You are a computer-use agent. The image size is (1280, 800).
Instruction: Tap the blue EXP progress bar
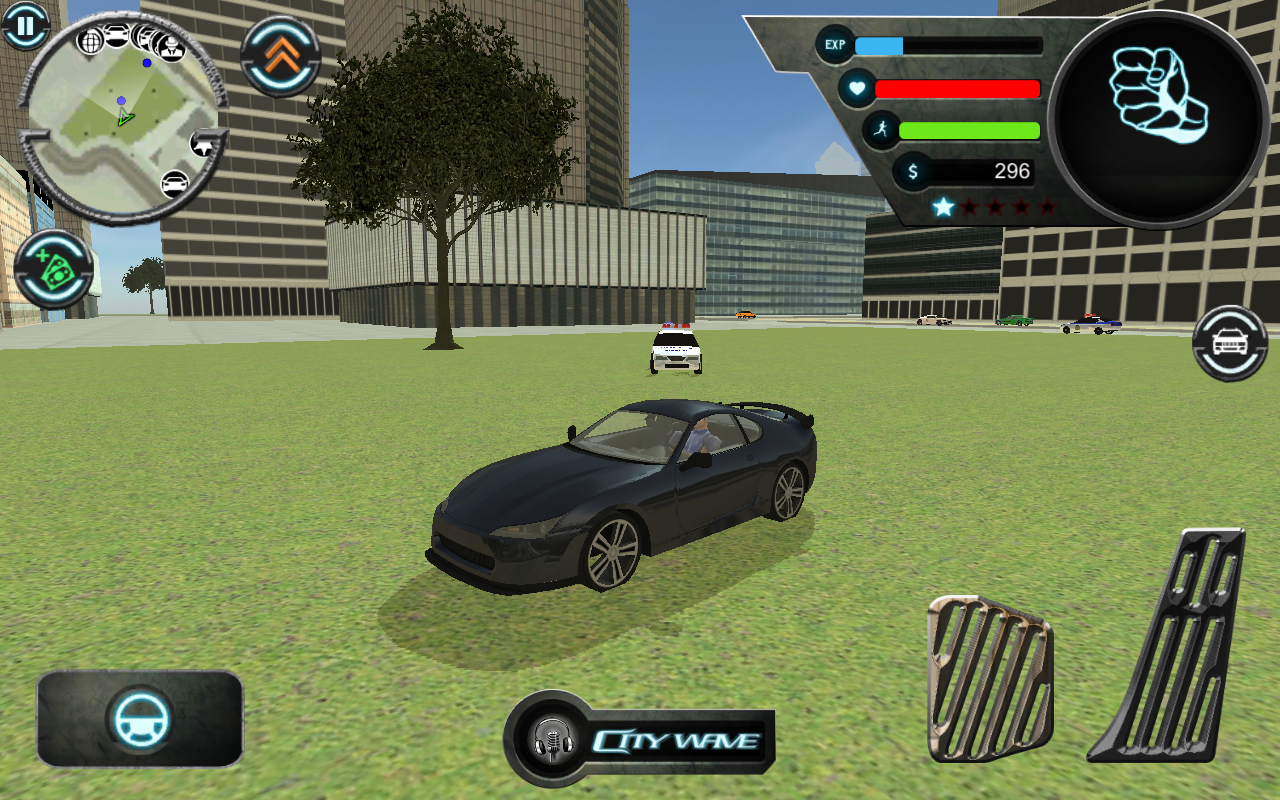point(880,45)
